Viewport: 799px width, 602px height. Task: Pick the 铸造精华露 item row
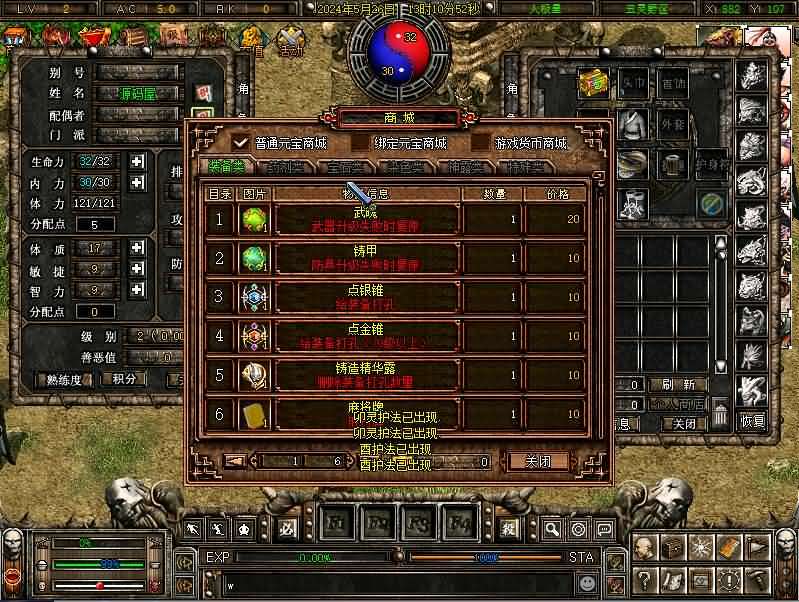point(365,375)
